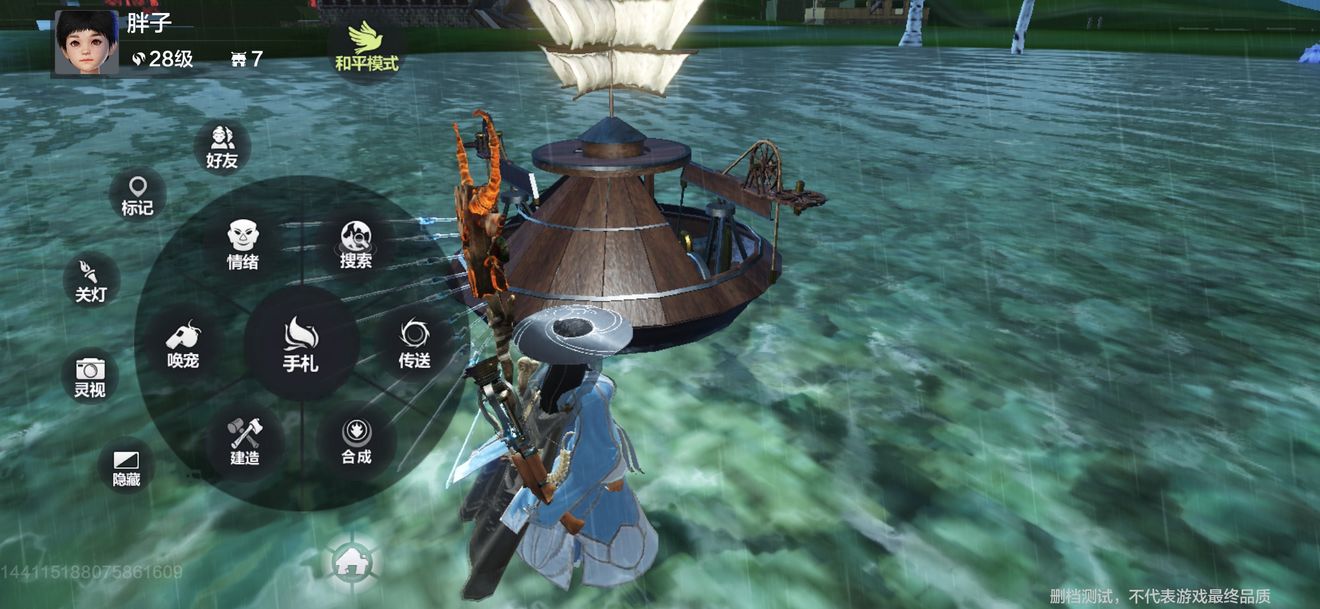1320x609 pixels.
Task: Toggle the 关灯 light-off button
Action: (91, 280)
